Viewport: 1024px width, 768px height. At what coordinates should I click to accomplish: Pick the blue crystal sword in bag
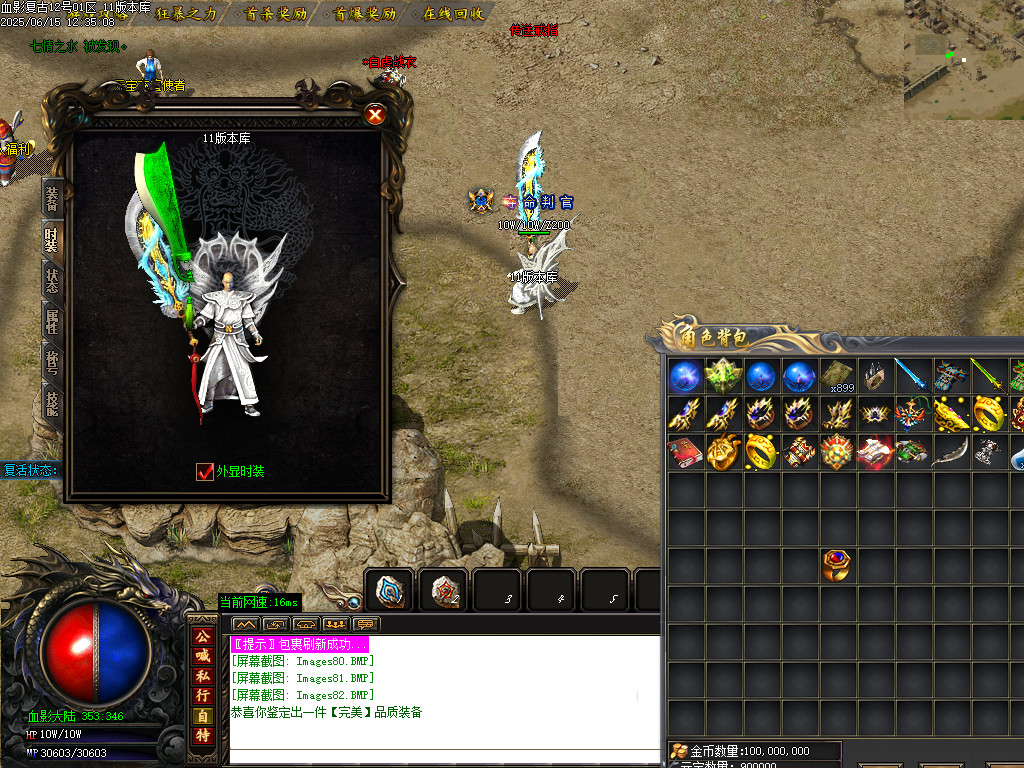click(x=913, y=376)
